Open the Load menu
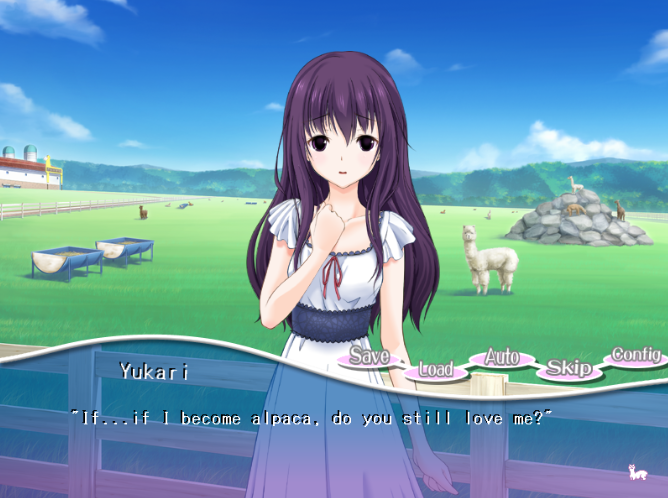Screen dimensions: 668x498 435,370
